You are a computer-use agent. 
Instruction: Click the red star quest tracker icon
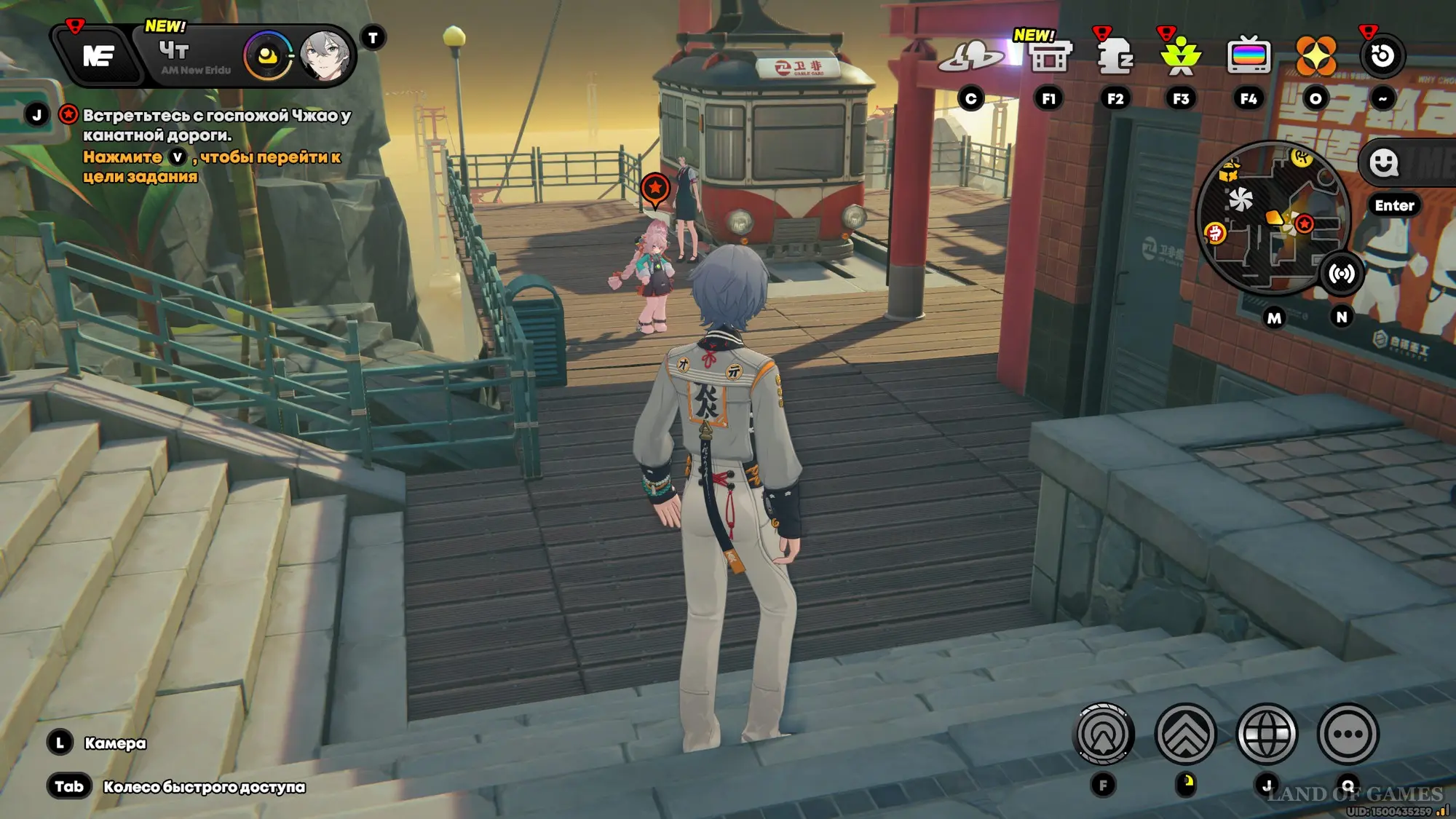[68, 115]
